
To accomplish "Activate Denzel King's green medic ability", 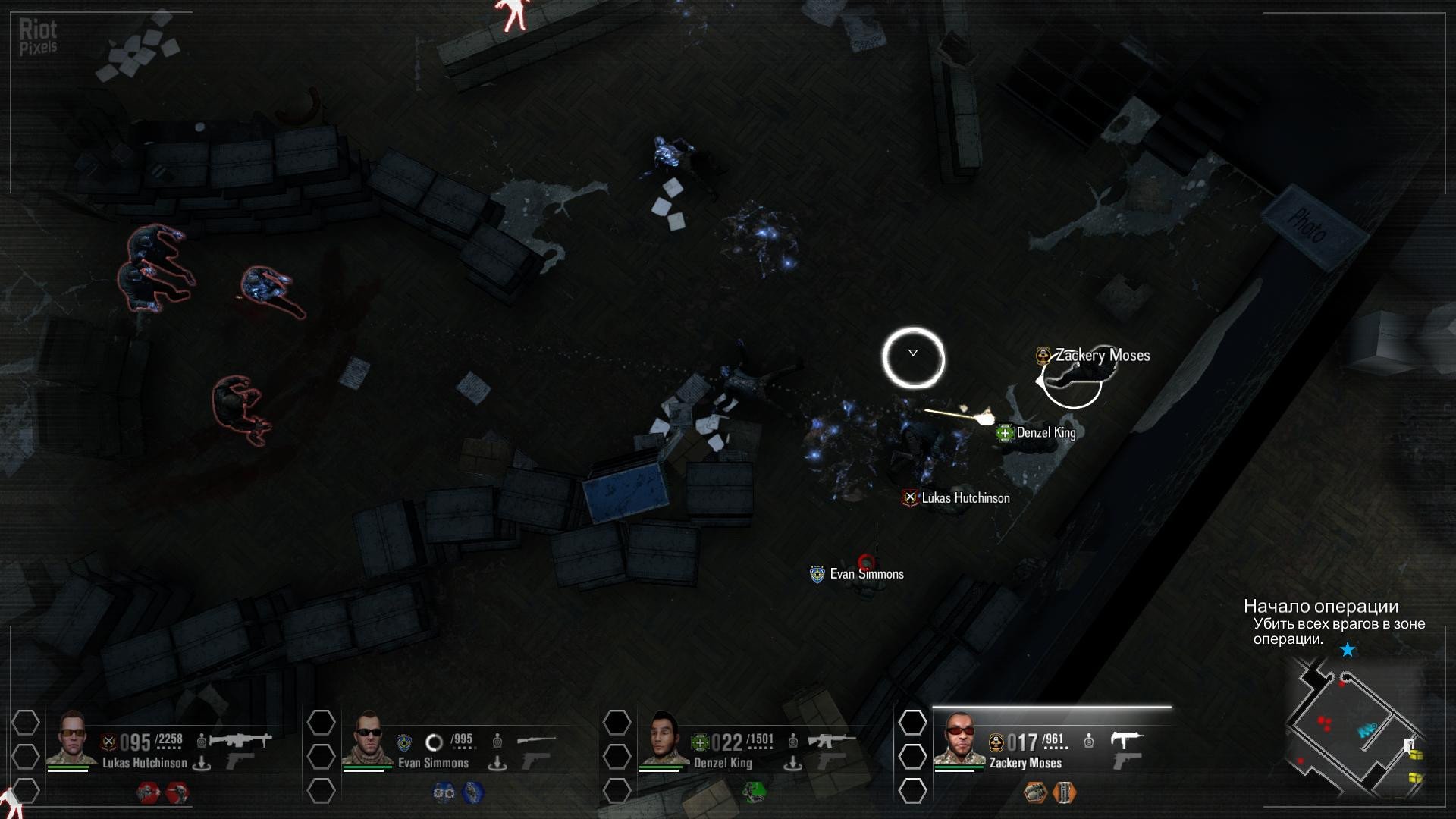I will pos(754,792).
